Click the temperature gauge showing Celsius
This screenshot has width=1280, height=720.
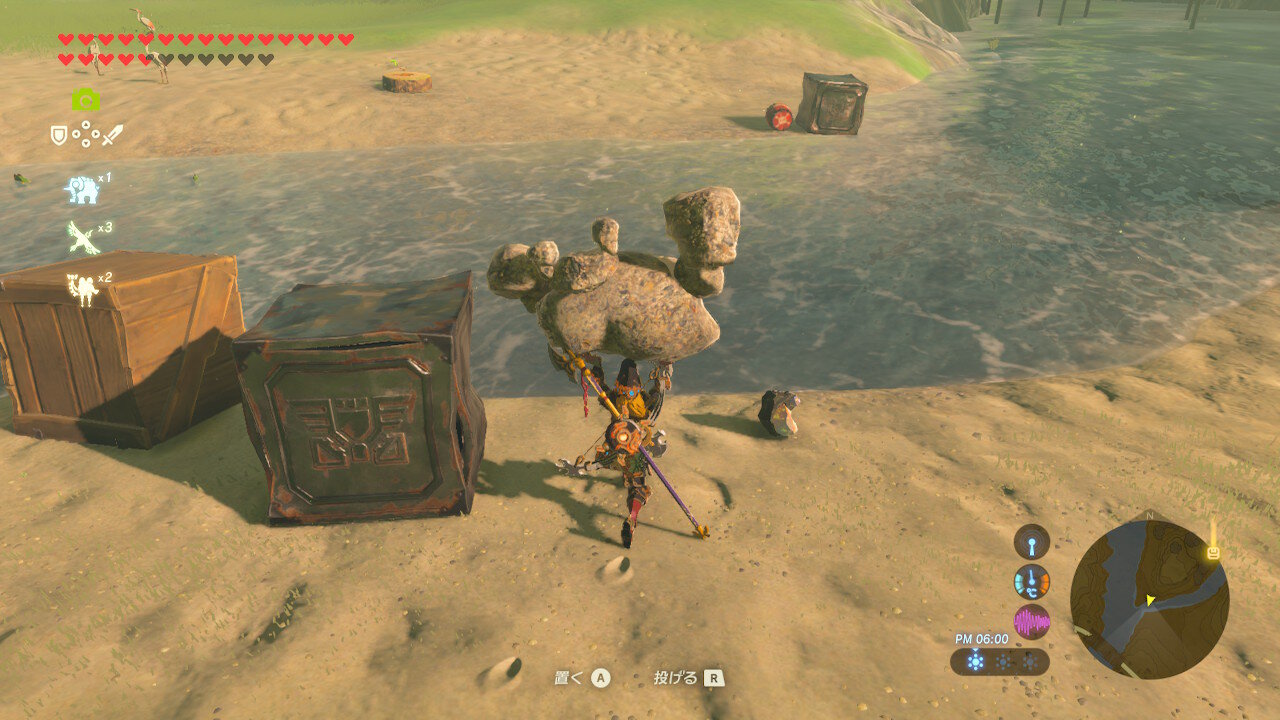pyautogui.click(x=1031, y=581)
